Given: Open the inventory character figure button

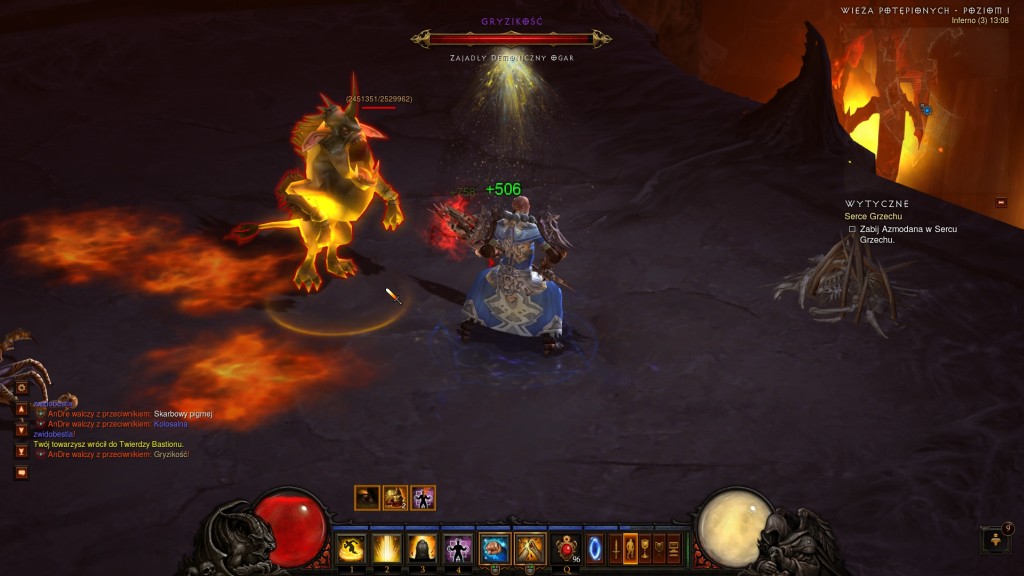Looking at the screenshot, I should [630, 548].
